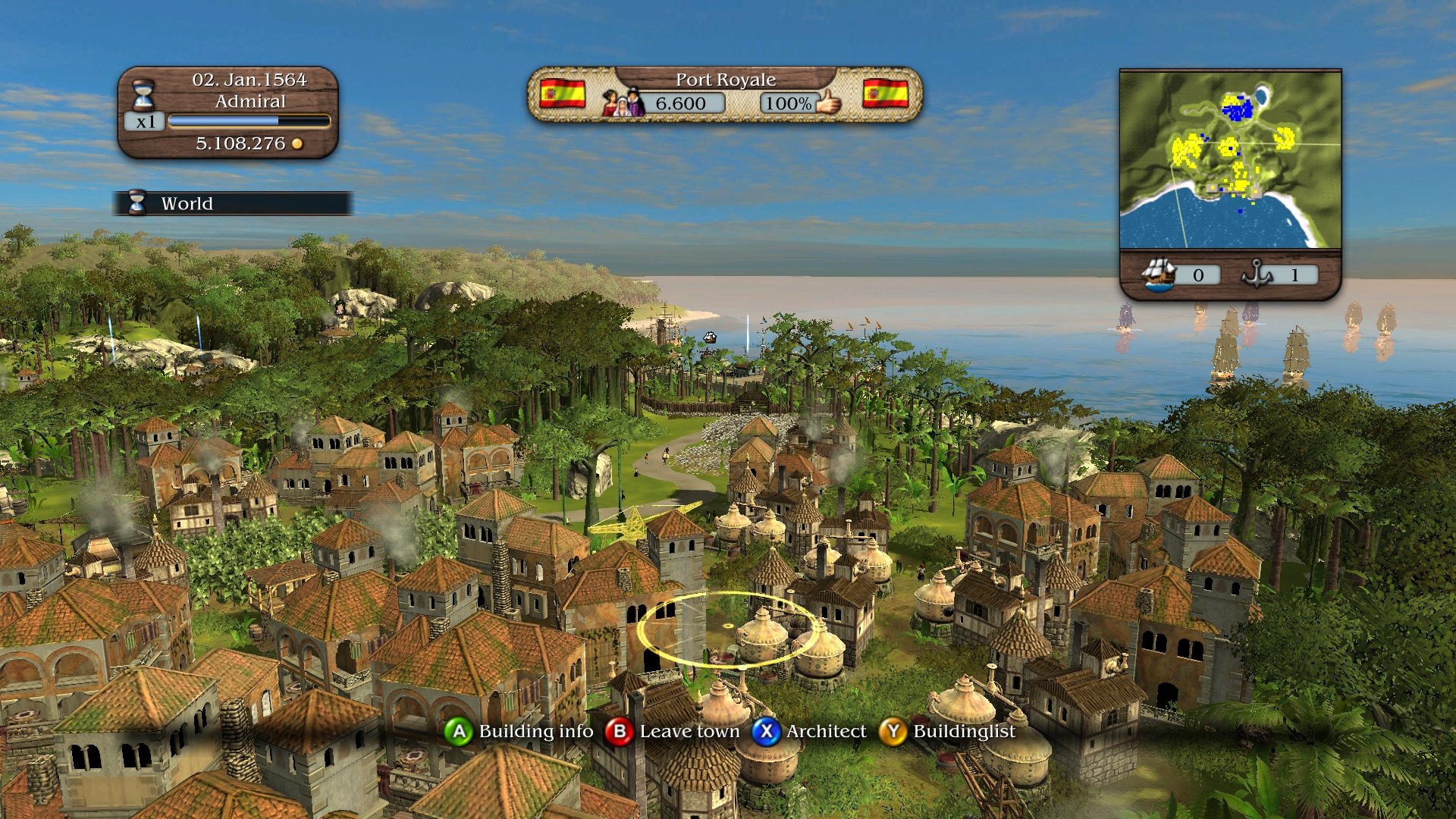Click the gold coin icon beside 5.108.276
The image size is (1456, 819).
(x=297, y=143)
